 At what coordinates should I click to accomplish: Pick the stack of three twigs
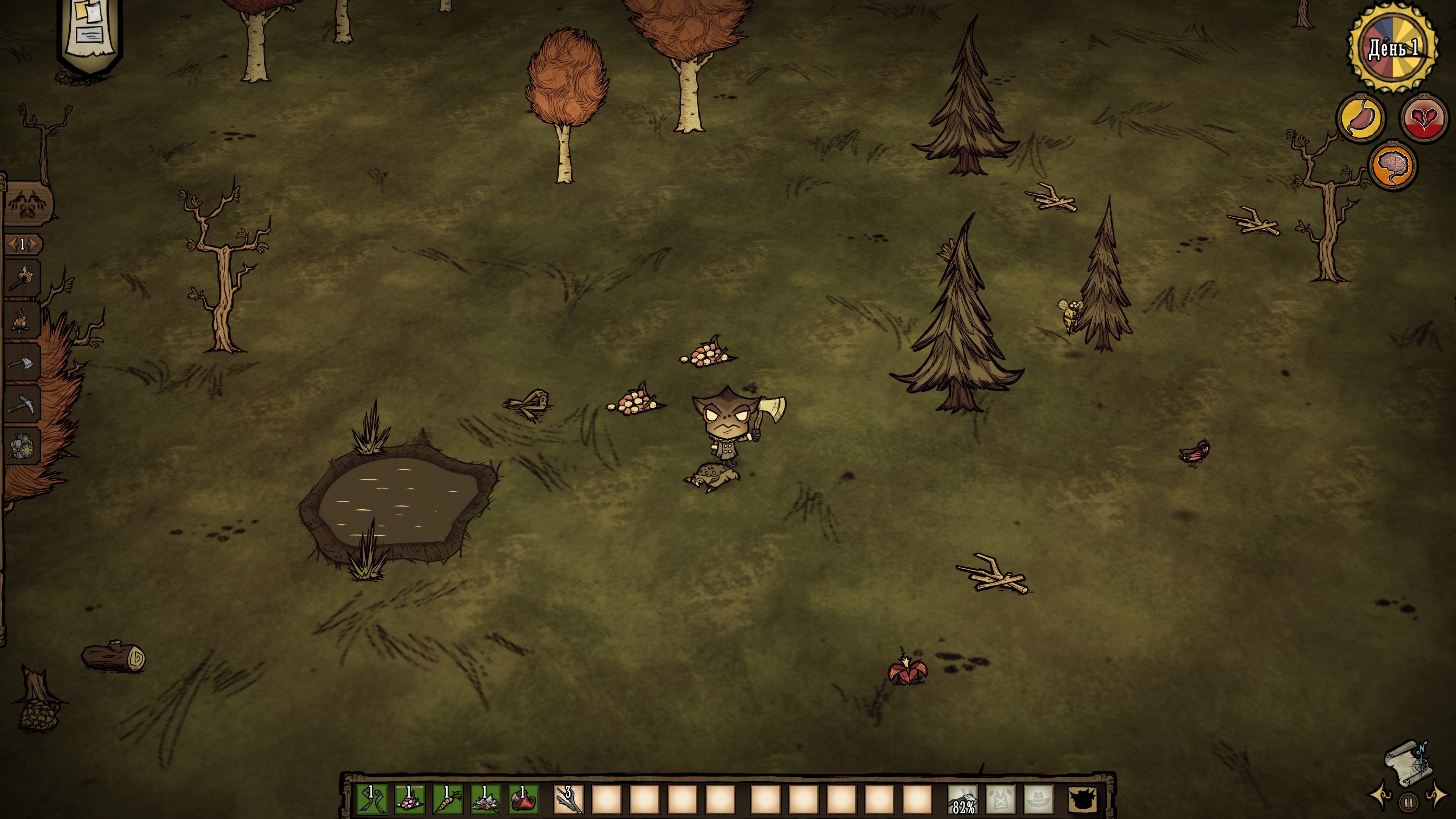[x=568, y=799]
